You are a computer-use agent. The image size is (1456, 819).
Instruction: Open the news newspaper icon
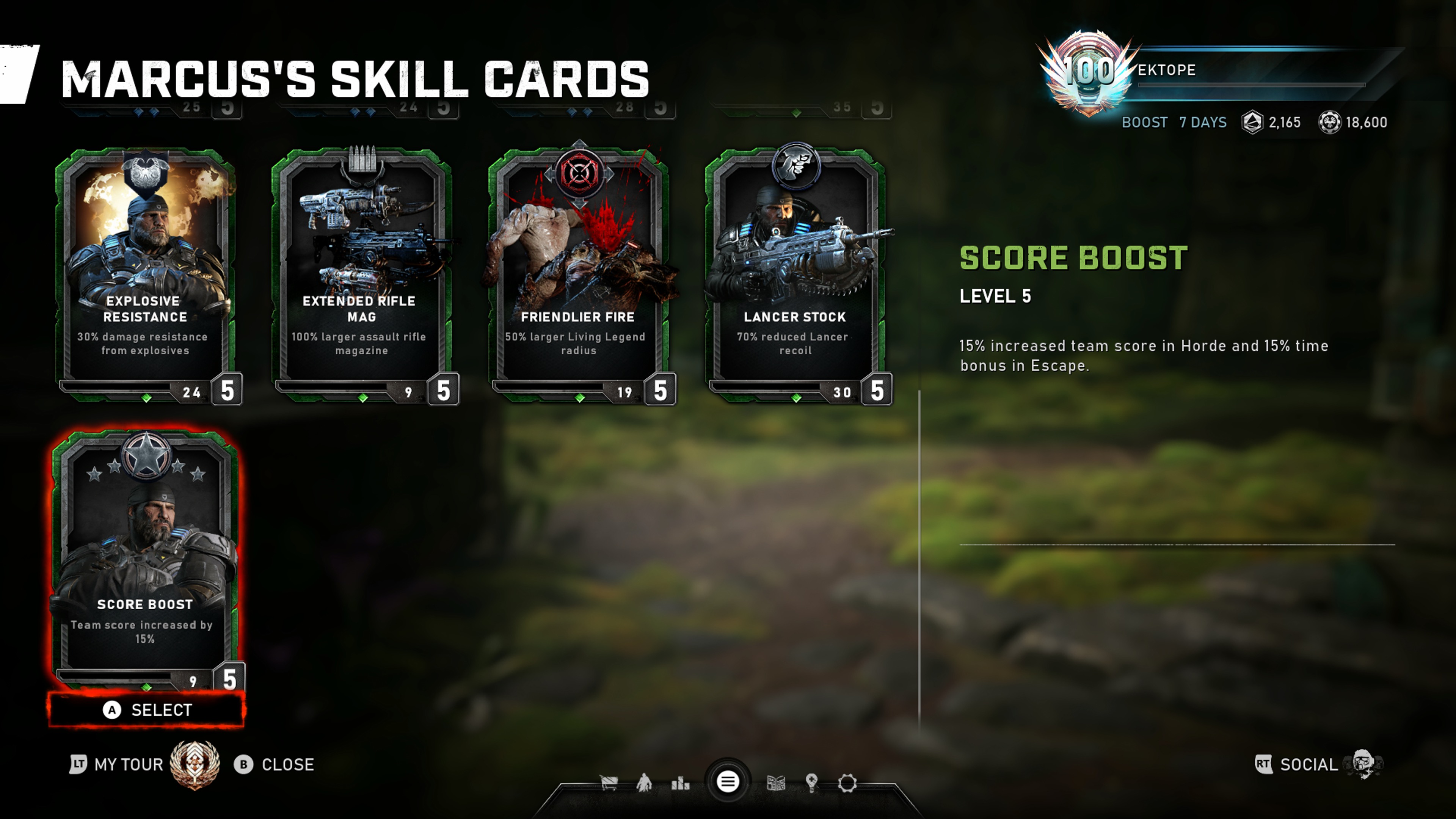(775, 783)
